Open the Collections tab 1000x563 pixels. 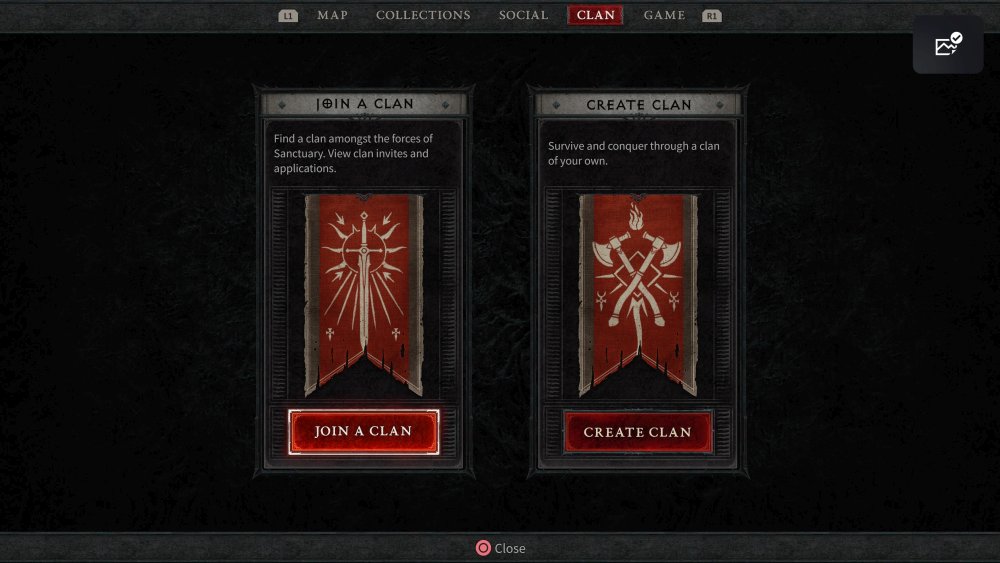(423, 15)
